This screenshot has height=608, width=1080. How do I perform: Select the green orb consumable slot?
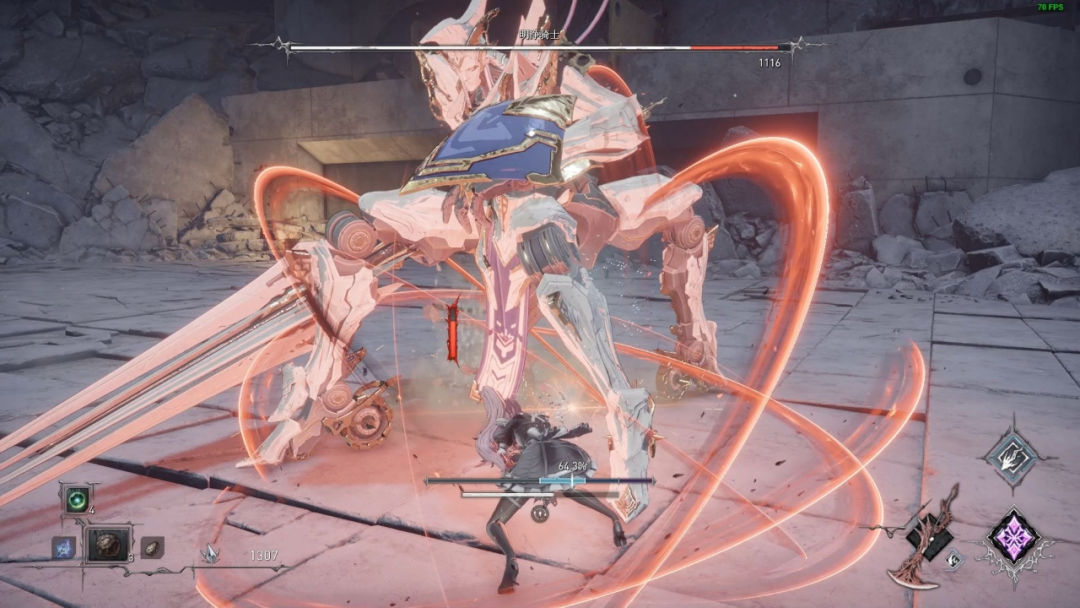pos(76,498)
